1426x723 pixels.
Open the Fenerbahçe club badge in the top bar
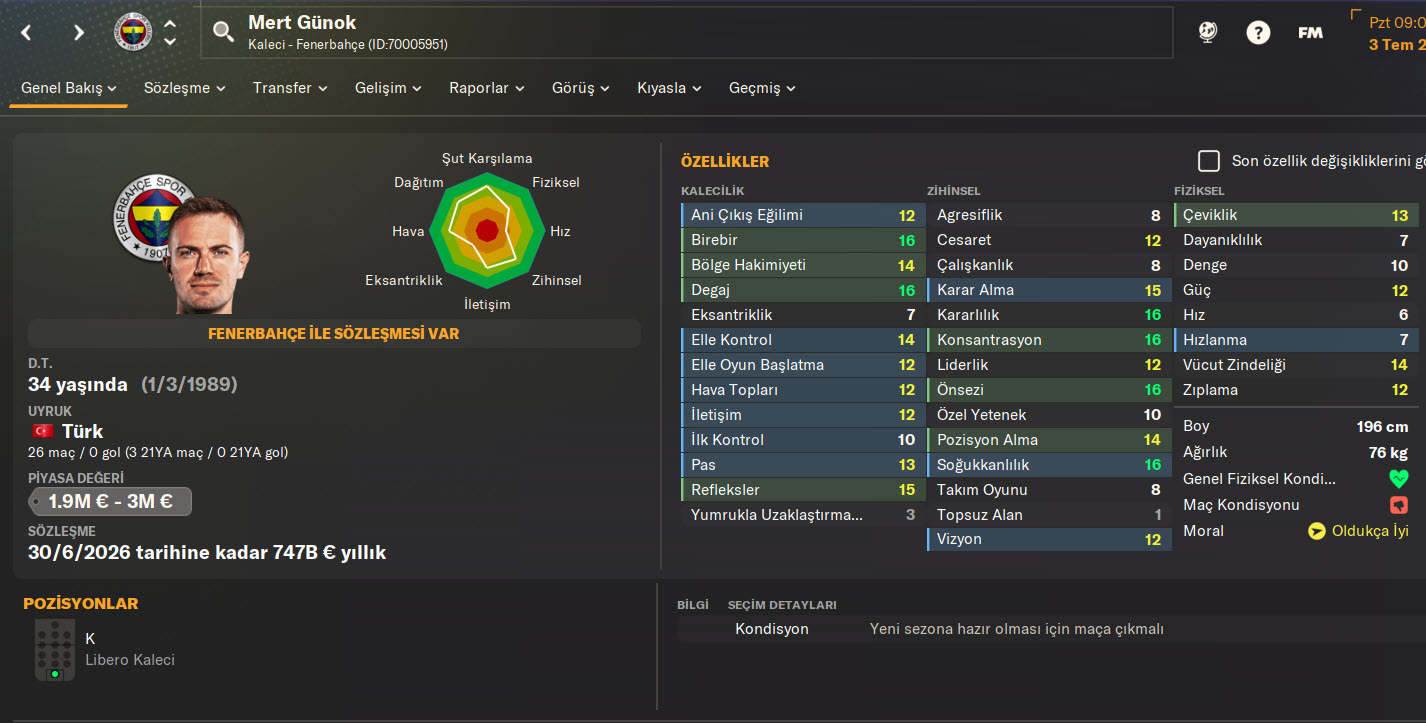tap(132, 33)
